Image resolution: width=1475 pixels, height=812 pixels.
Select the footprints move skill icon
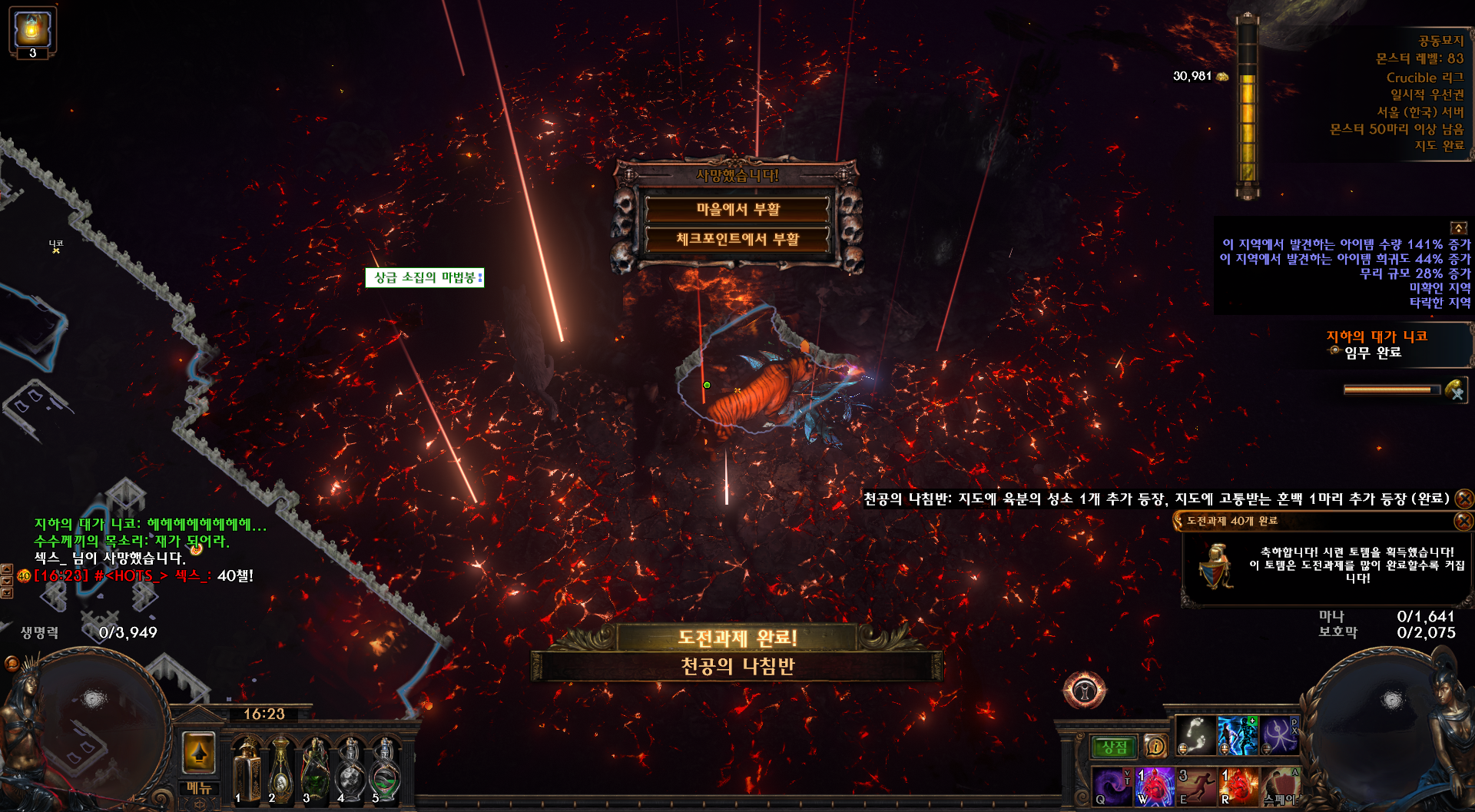point(1196,735)
